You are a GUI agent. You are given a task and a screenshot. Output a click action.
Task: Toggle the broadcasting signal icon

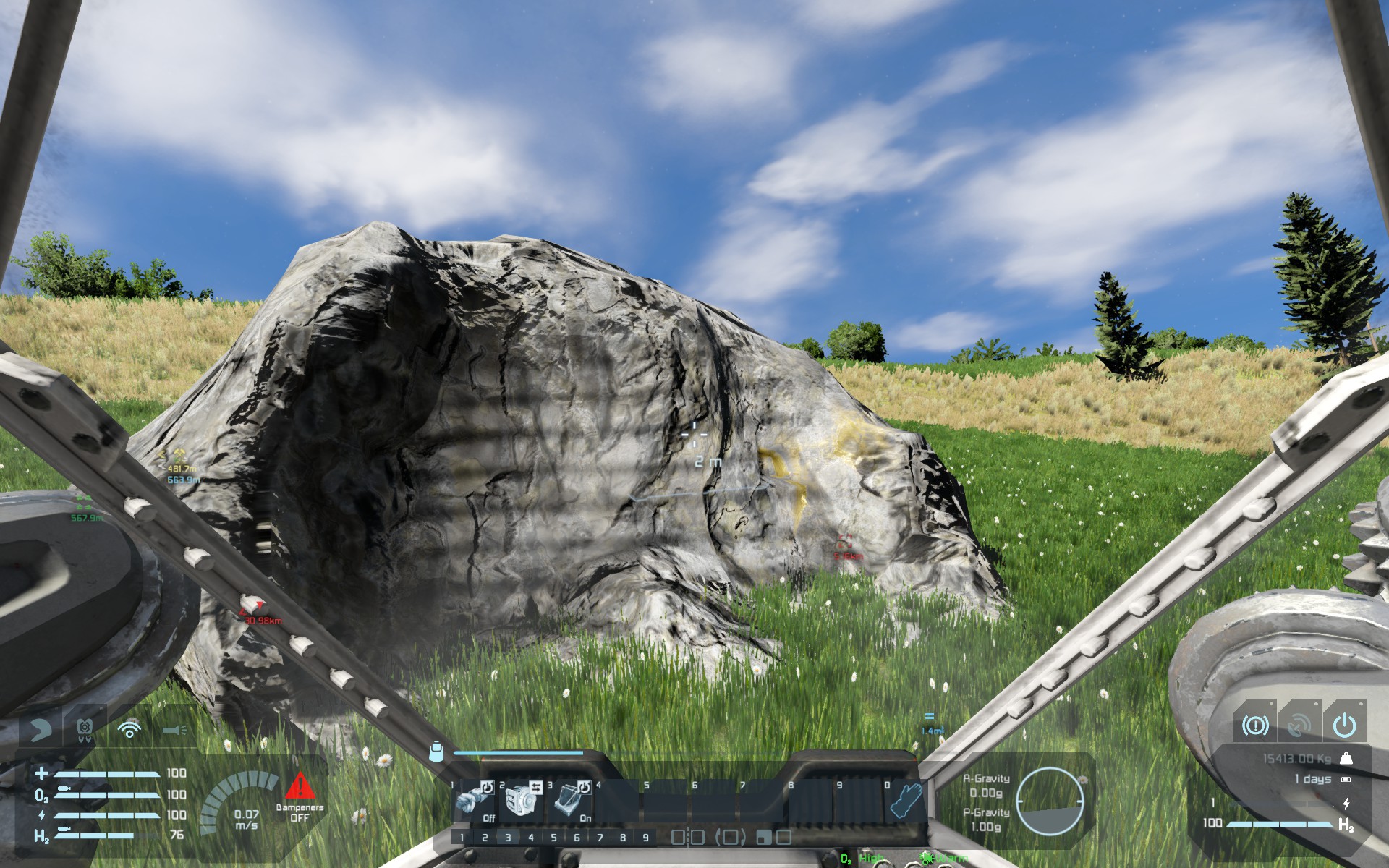pyautogui.click(x=129, y=728)
